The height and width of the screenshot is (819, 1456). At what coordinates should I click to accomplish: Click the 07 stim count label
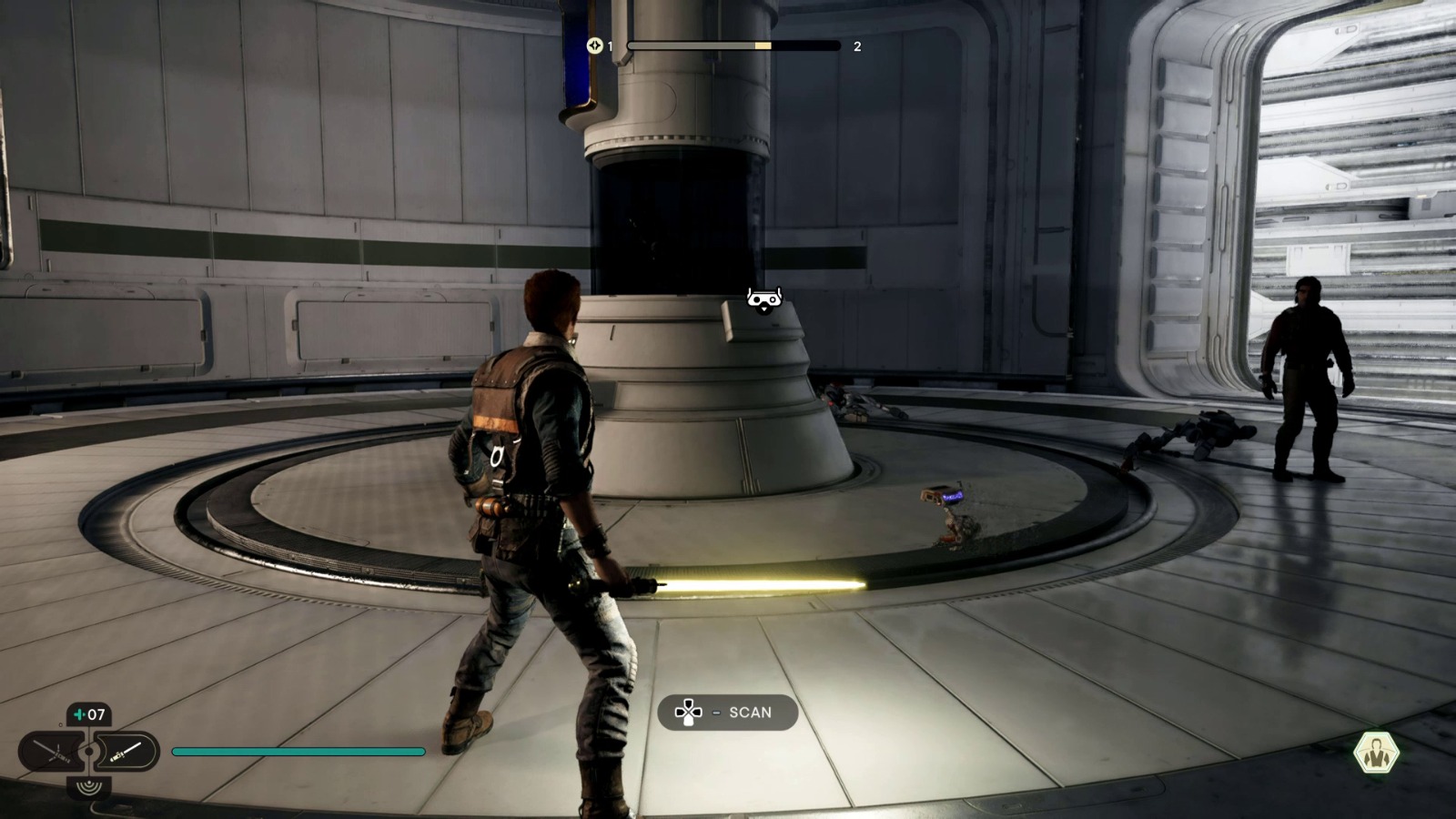click(x=96, y=713)
